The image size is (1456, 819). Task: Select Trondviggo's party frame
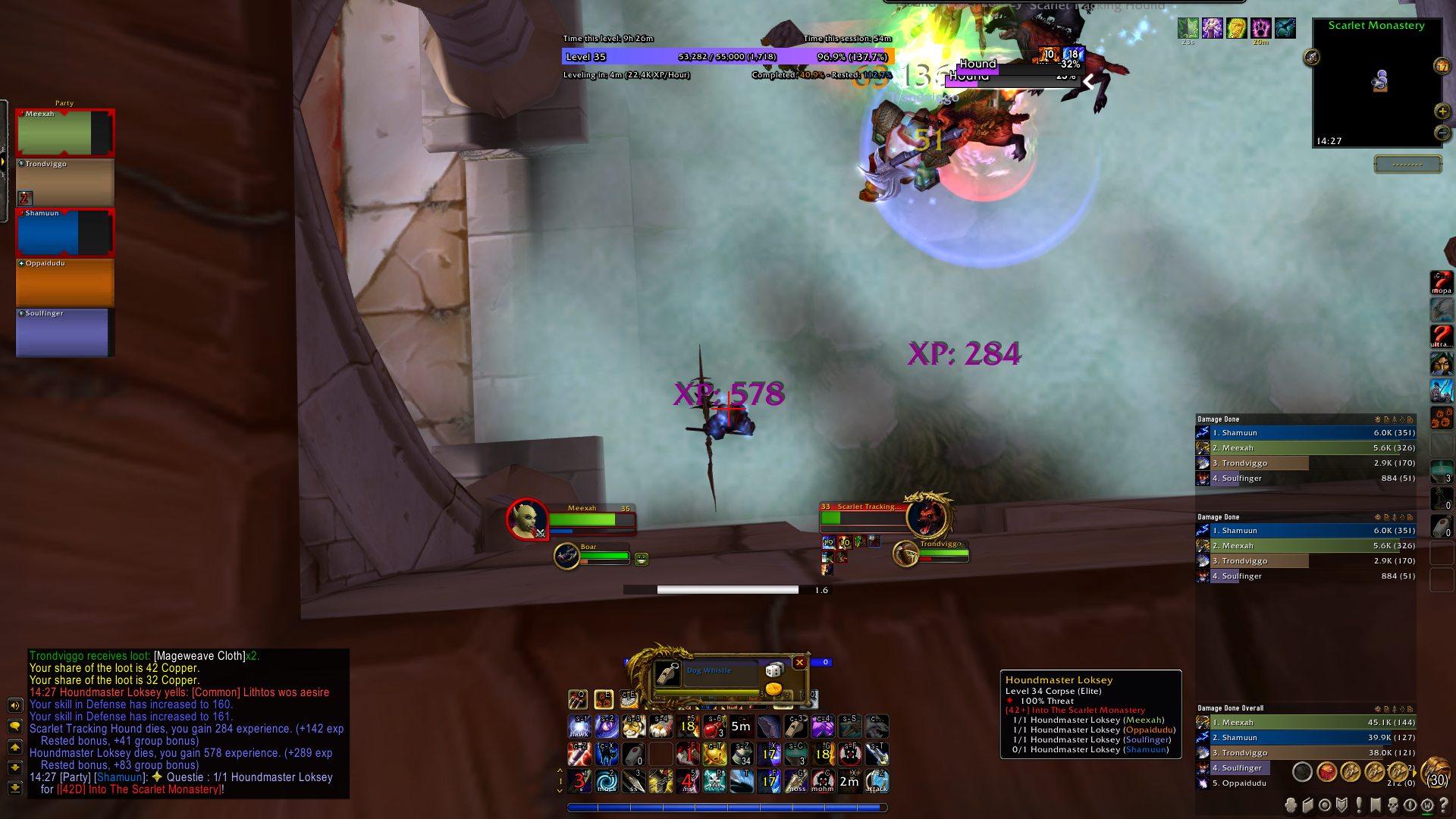click(x=64, y=182)
